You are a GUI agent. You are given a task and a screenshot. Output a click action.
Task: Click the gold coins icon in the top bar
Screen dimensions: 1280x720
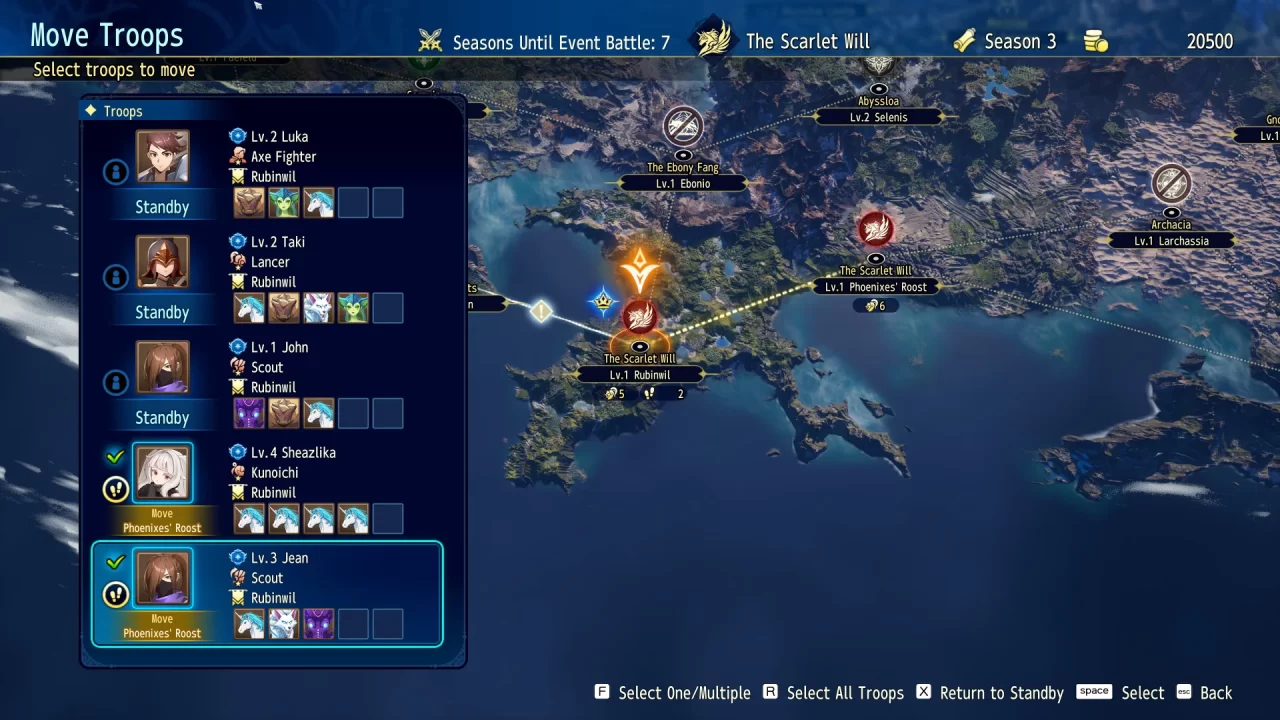coord(1096,41)
